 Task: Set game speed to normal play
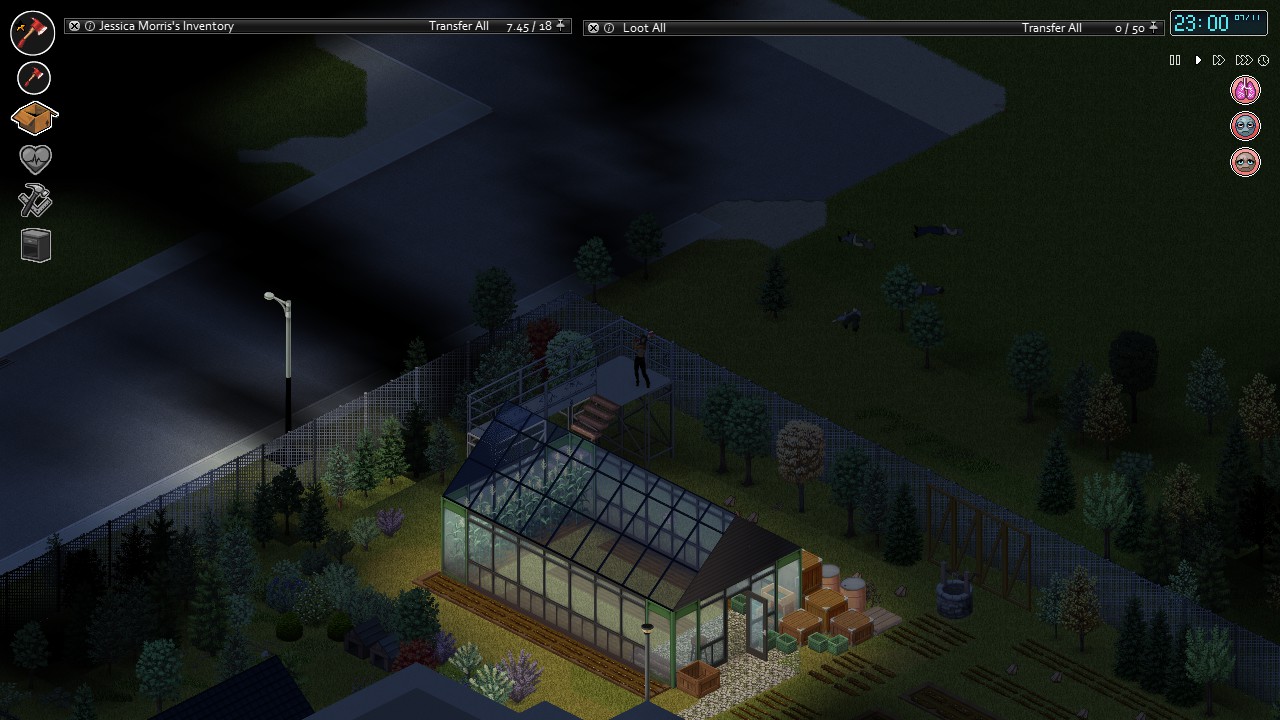coord(1198,61)
